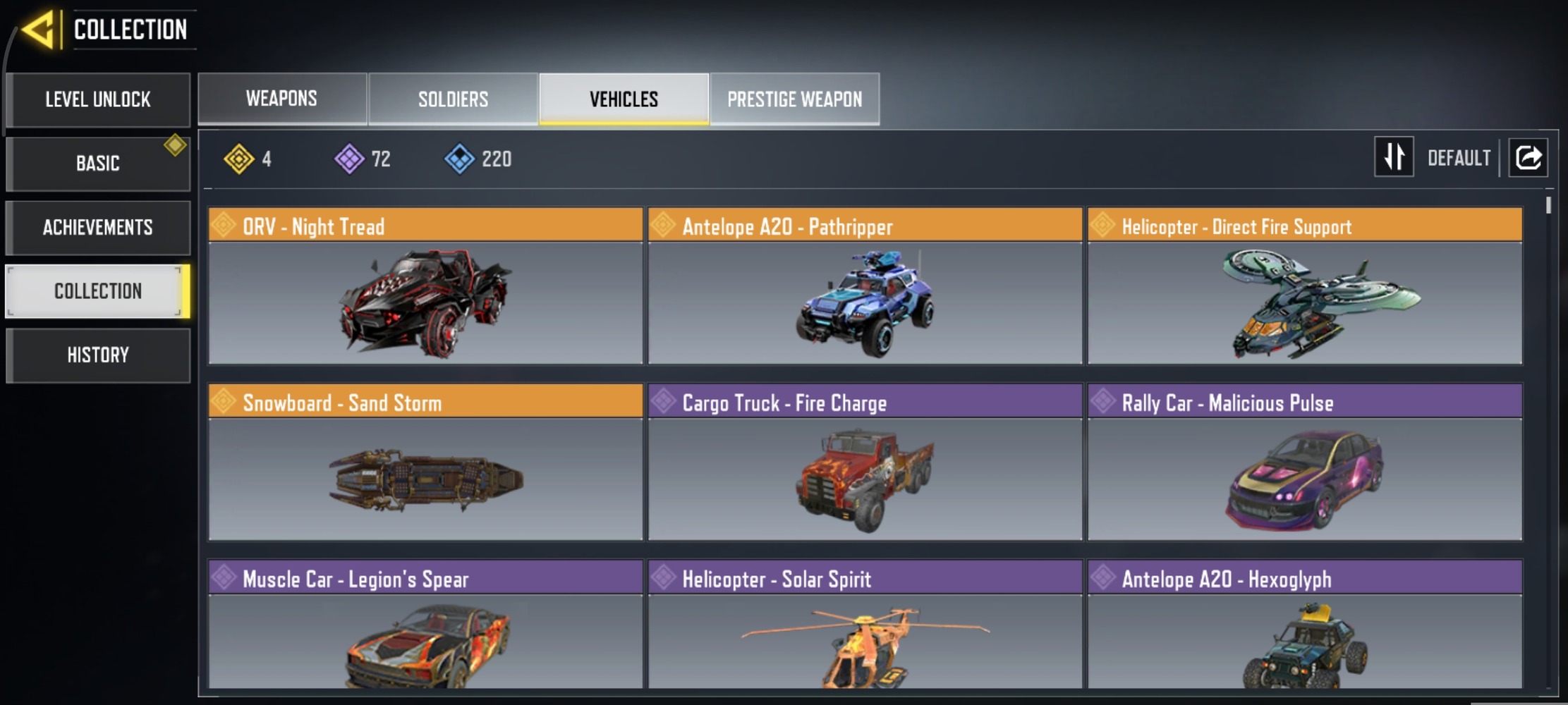Go back using the yellow arrow

39,30
